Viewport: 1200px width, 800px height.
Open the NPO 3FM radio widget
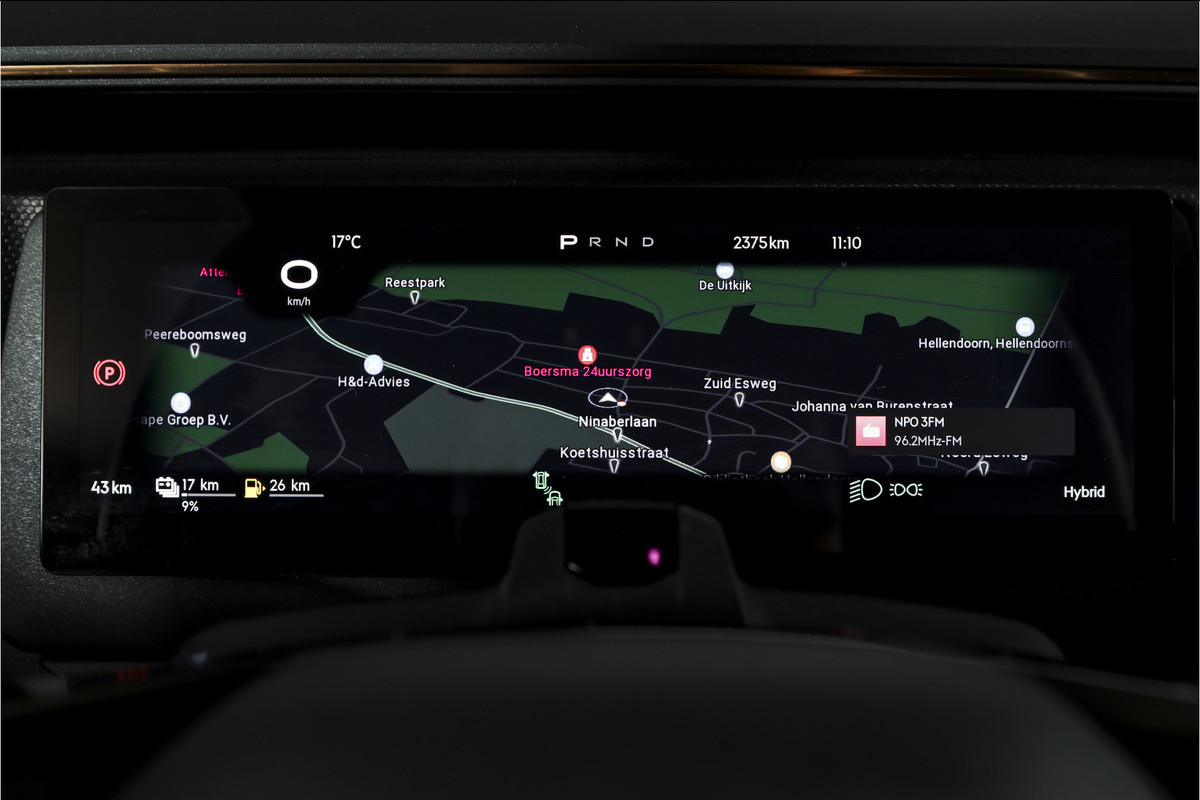coord(960,432)
